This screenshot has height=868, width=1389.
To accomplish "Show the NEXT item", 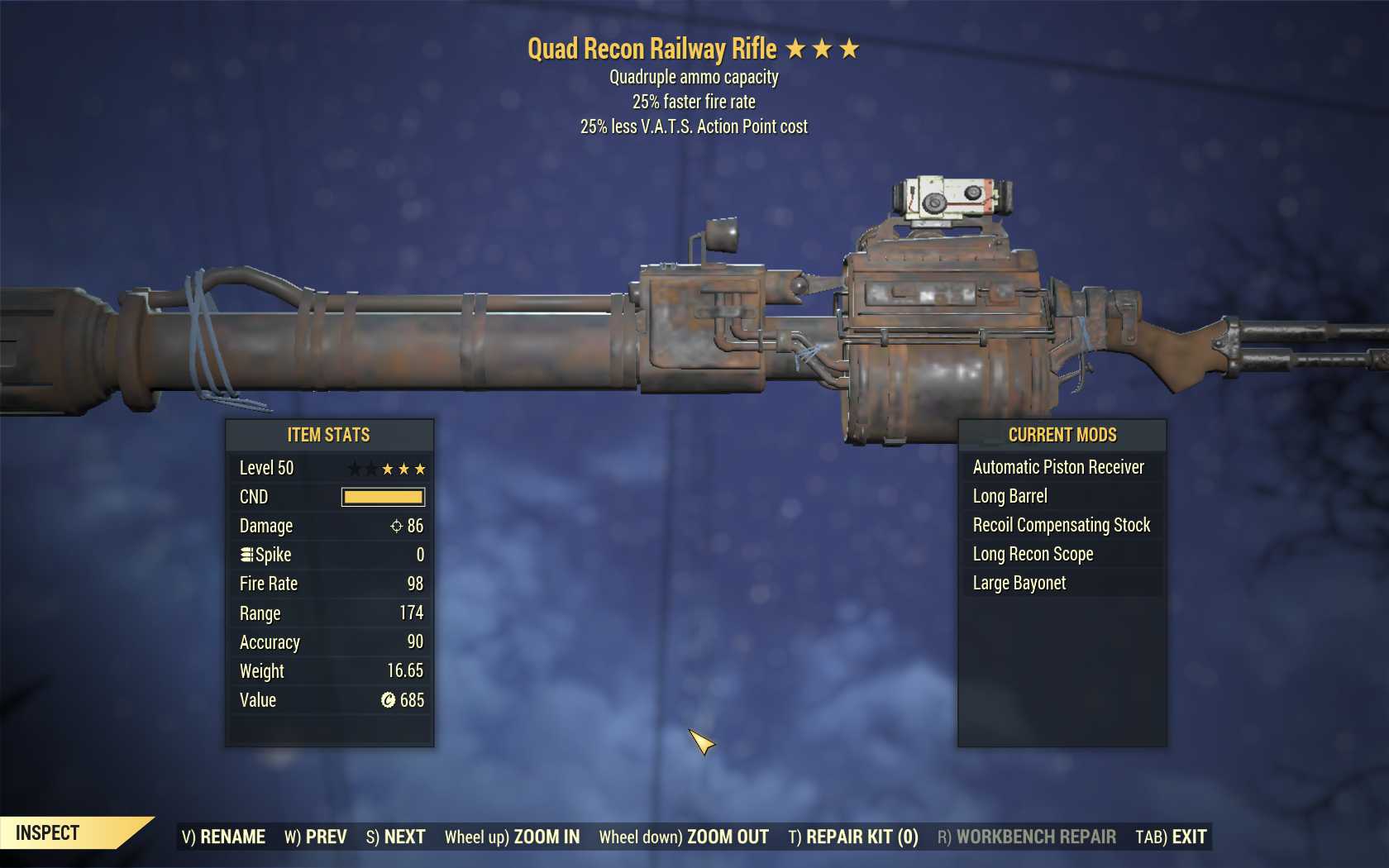I will [x=395, y=837].
